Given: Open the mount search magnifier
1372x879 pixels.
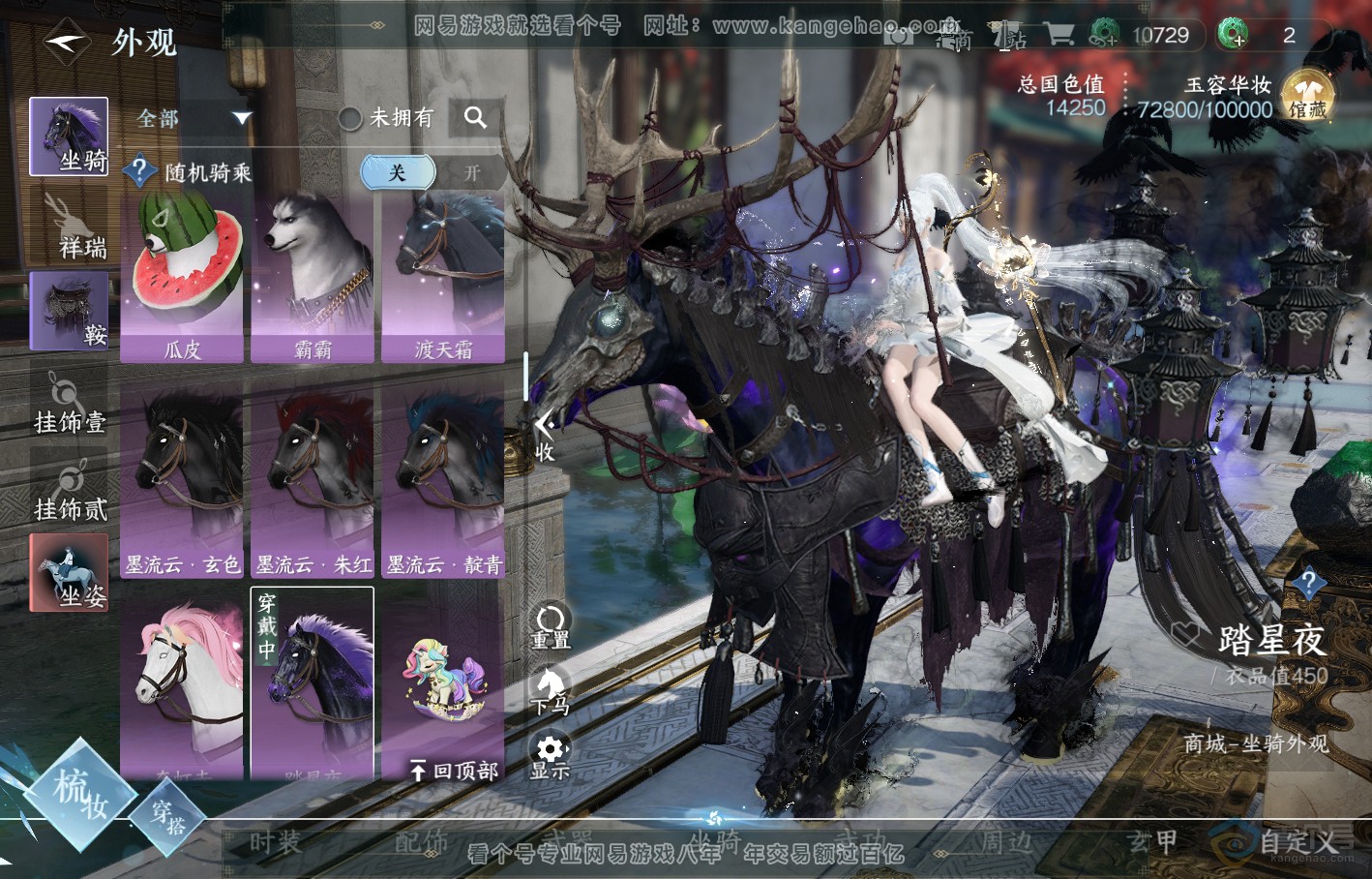Looking at the screenshot, I should click(475, 118).
